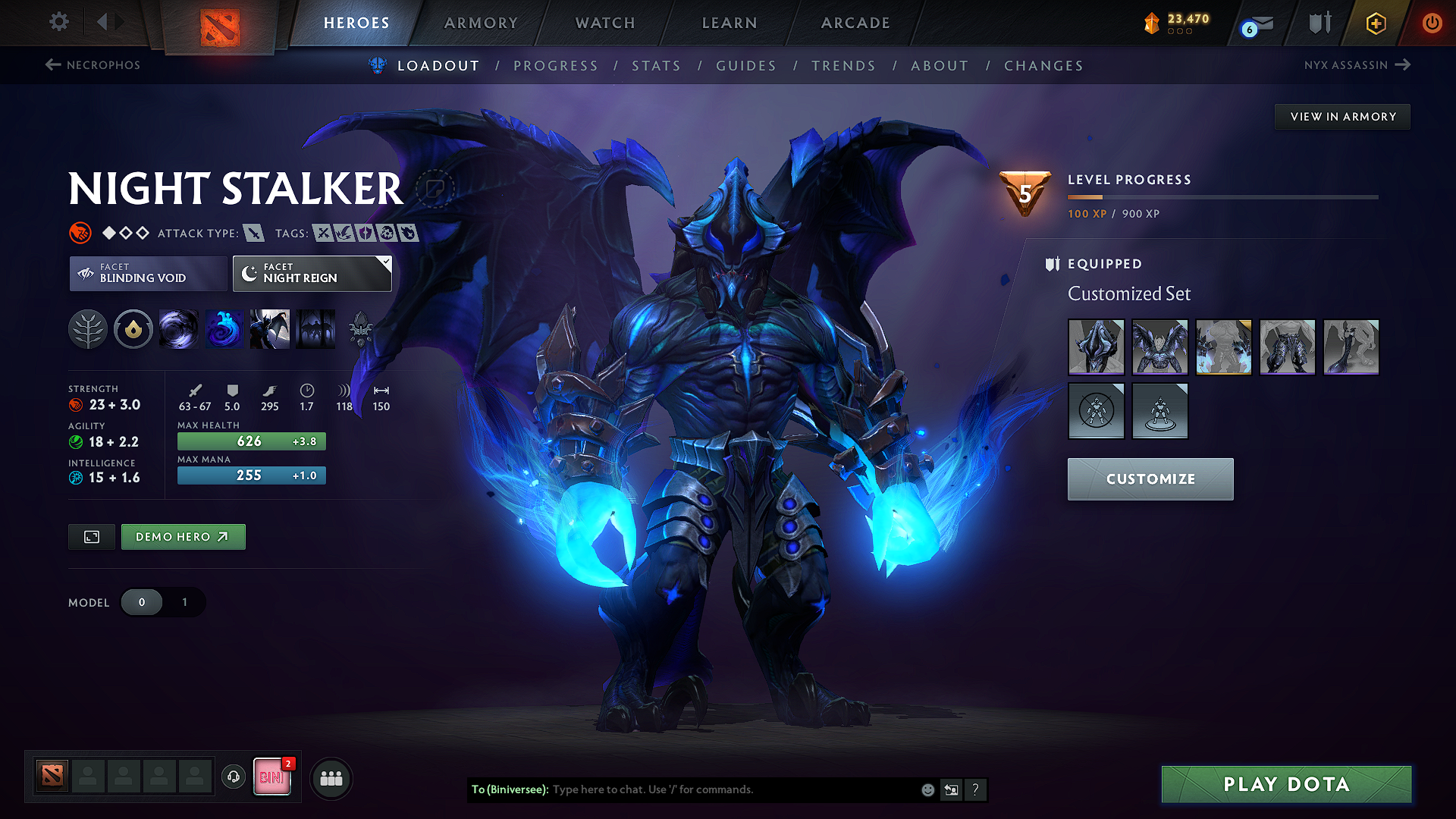Click the Level Progress XP bar
The width and height of the screenshot is (1456, 819).
pyautogui.click(x=1221, y=197)
